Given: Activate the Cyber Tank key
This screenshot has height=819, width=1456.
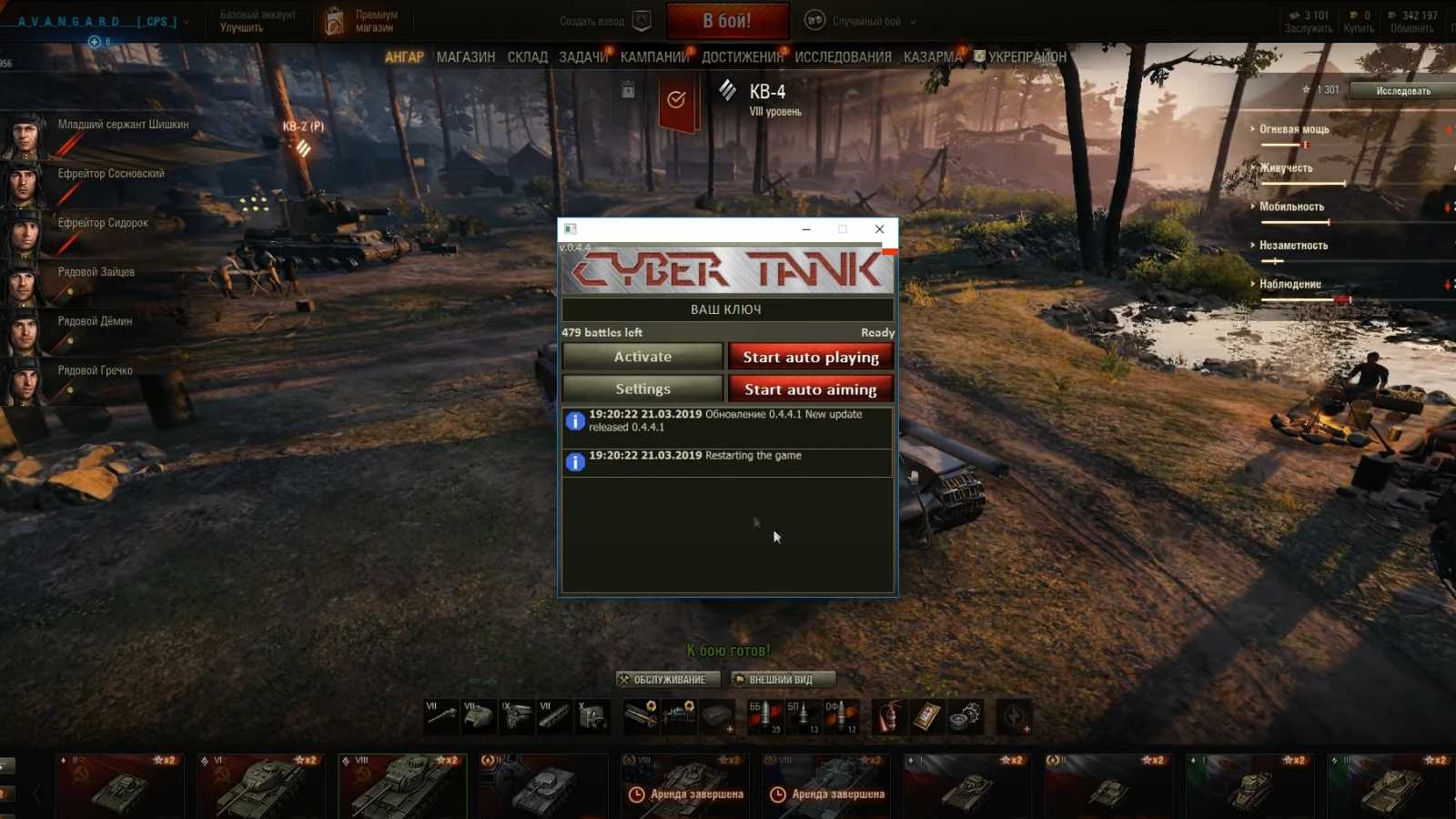Looking at the screenshot, I should (x=642, y=357).
